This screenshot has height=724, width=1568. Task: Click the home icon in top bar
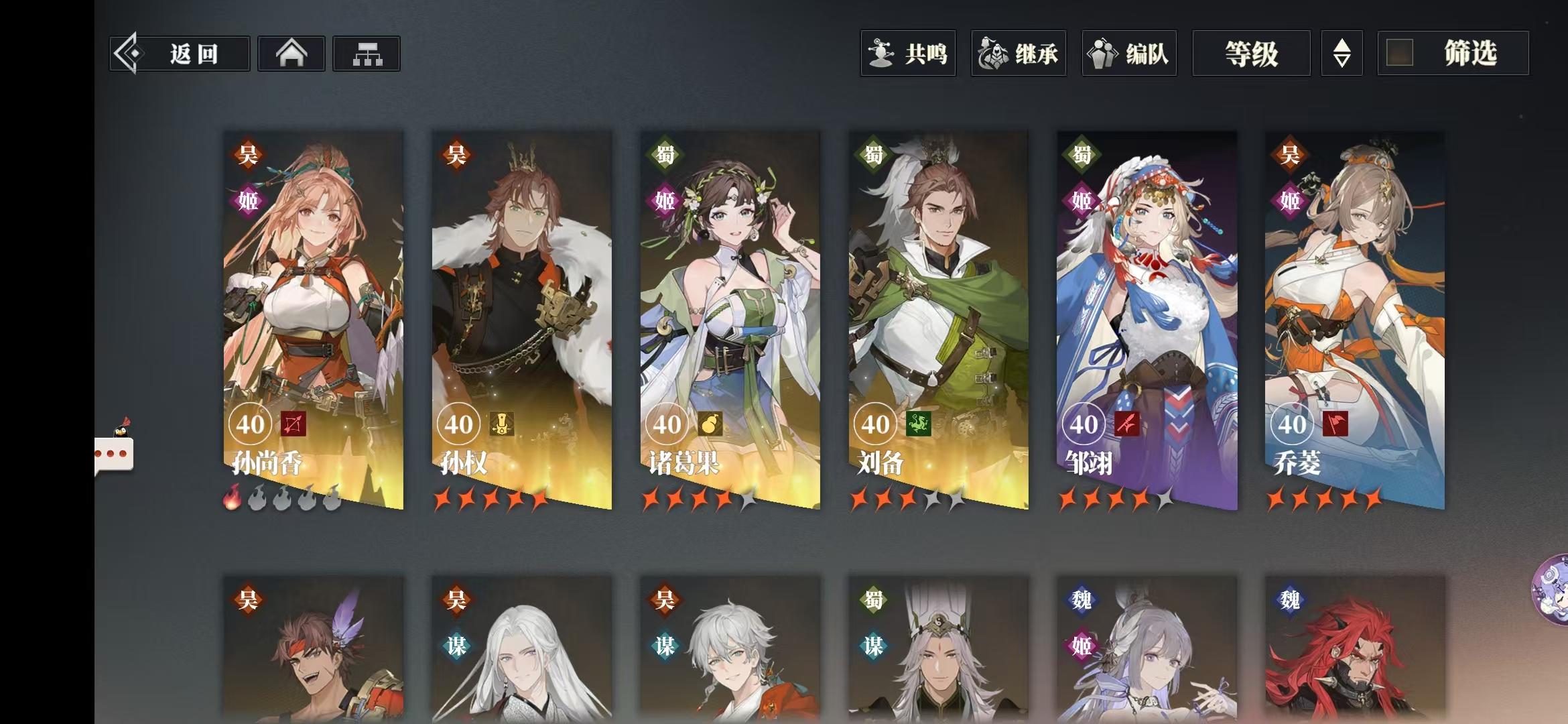291,53
